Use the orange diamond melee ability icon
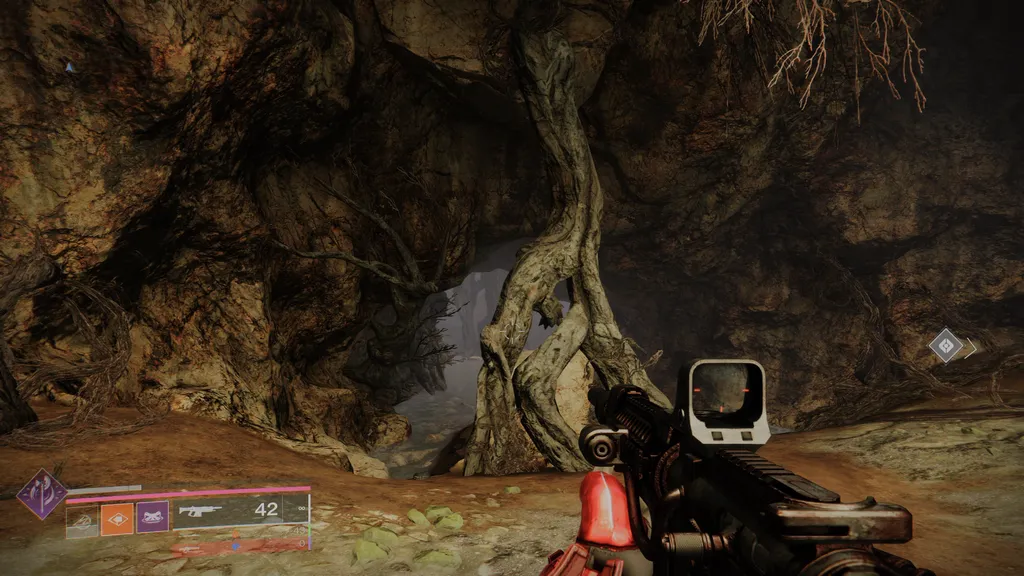The height and width of the screenshot is (576, 1024). 117,518
